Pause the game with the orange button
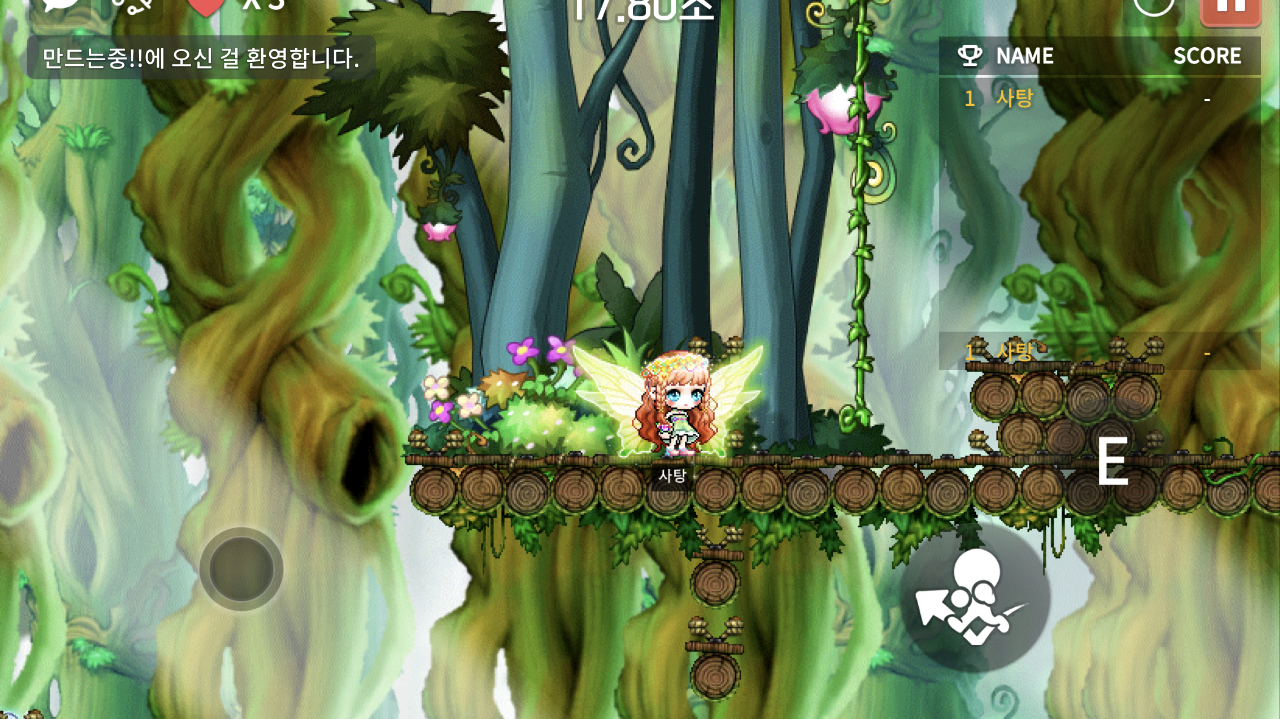This screenshot has height=719, width=1280. pos(1230,8)
